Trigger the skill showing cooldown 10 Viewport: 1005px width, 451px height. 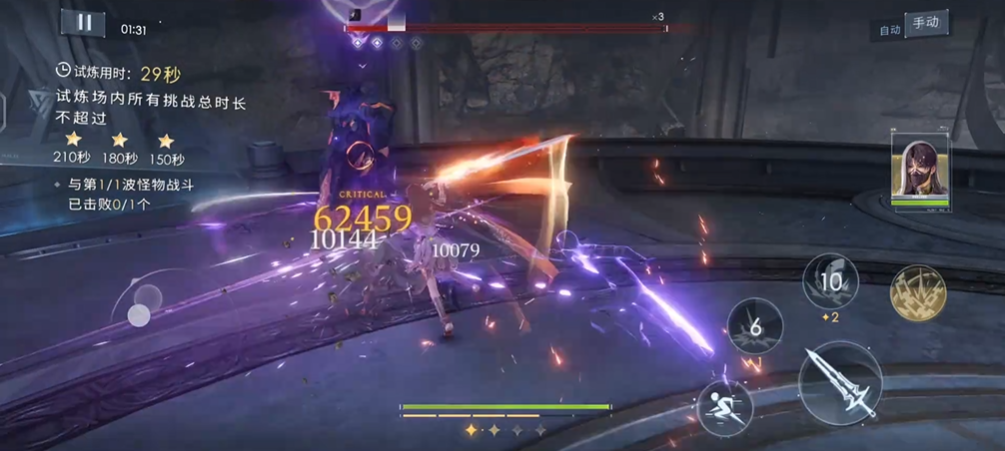pyautogui.click(x=830, y=281)
